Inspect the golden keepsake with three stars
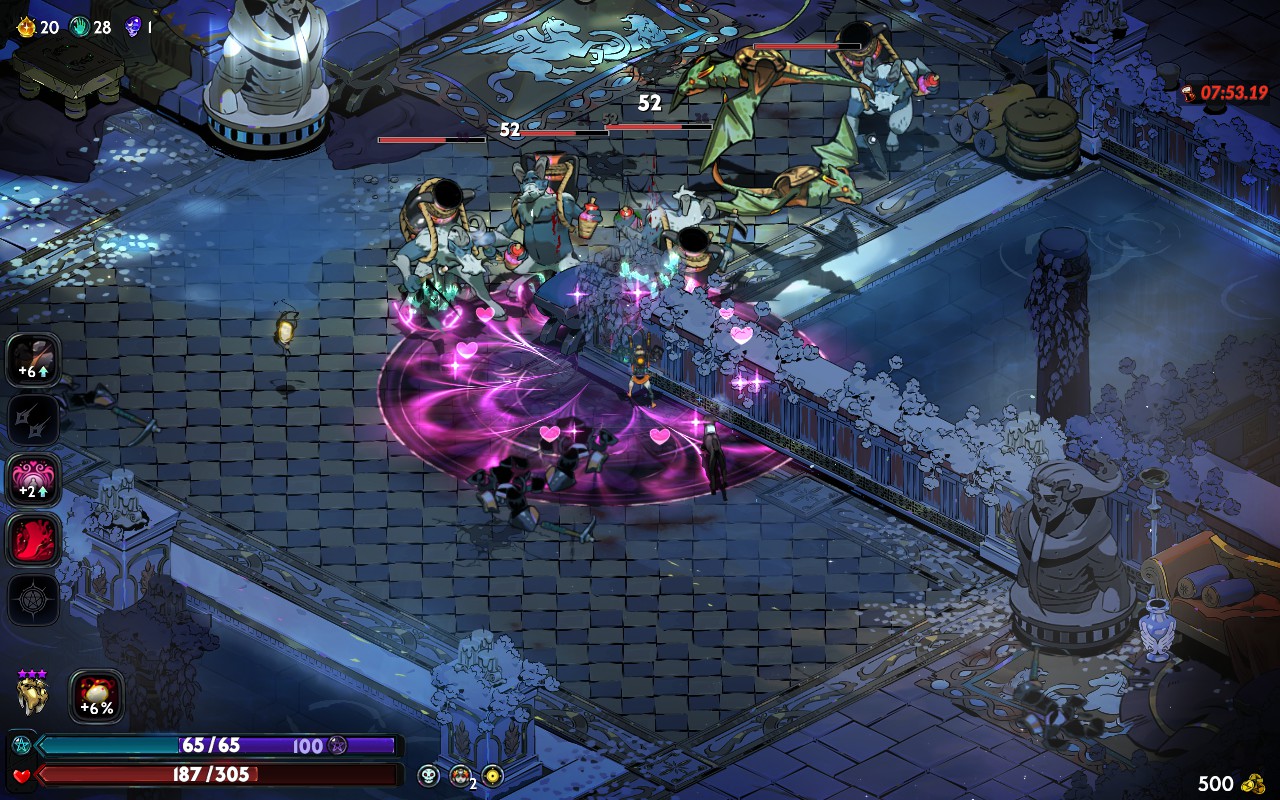Image resolution: width=1280 pixels, height=800 pixels. 33,694
